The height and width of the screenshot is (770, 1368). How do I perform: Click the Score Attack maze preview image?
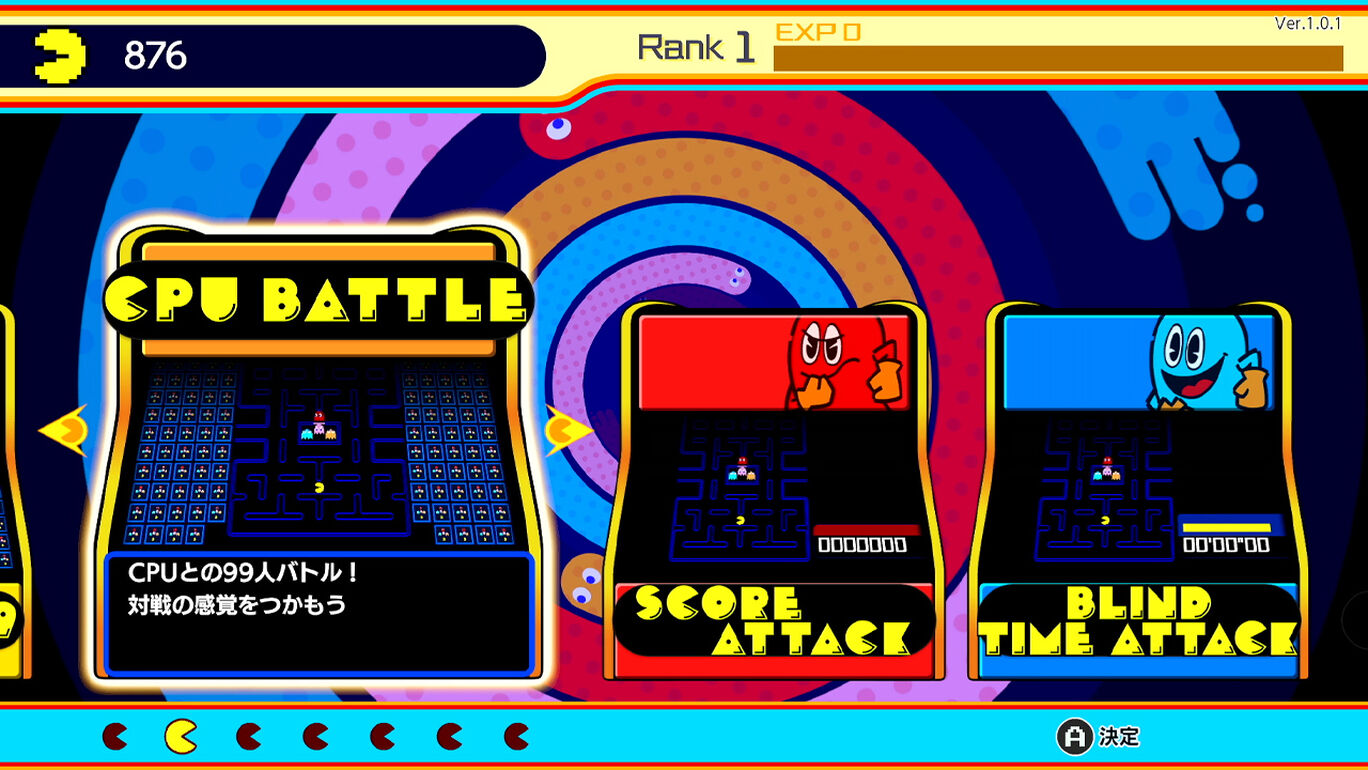[x=740, y=490]
